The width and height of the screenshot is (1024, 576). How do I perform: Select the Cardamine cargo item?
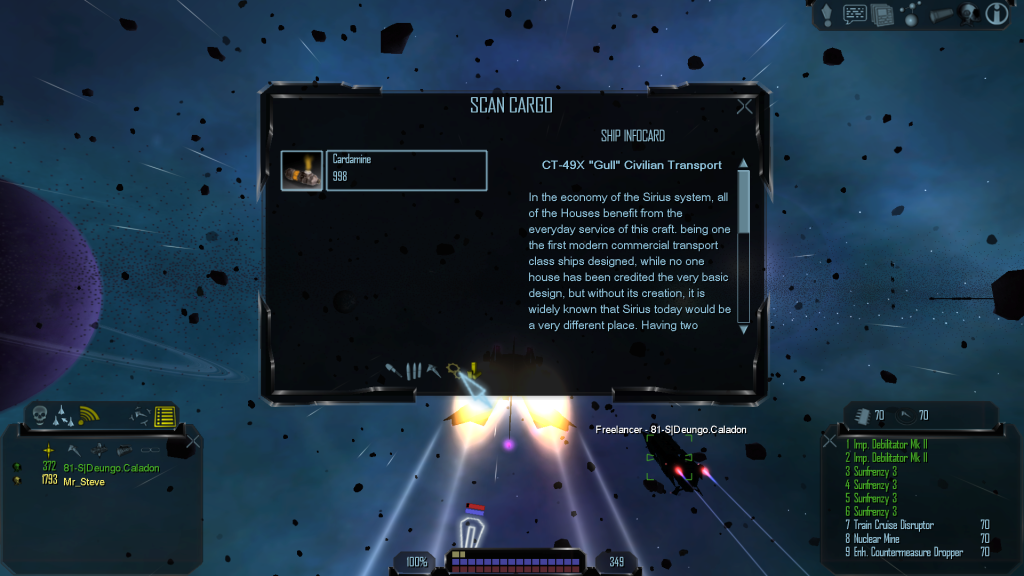(x=384, y=170)
